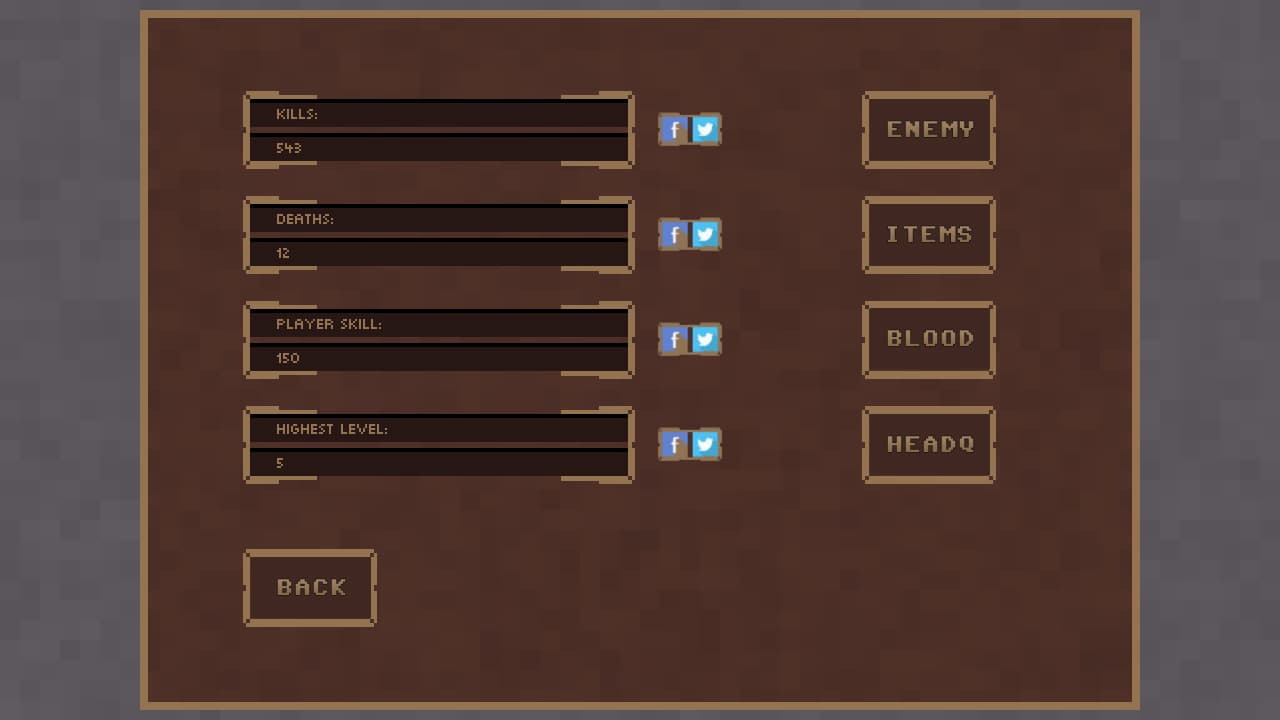Share player skill on Facebook

point(673,340)
